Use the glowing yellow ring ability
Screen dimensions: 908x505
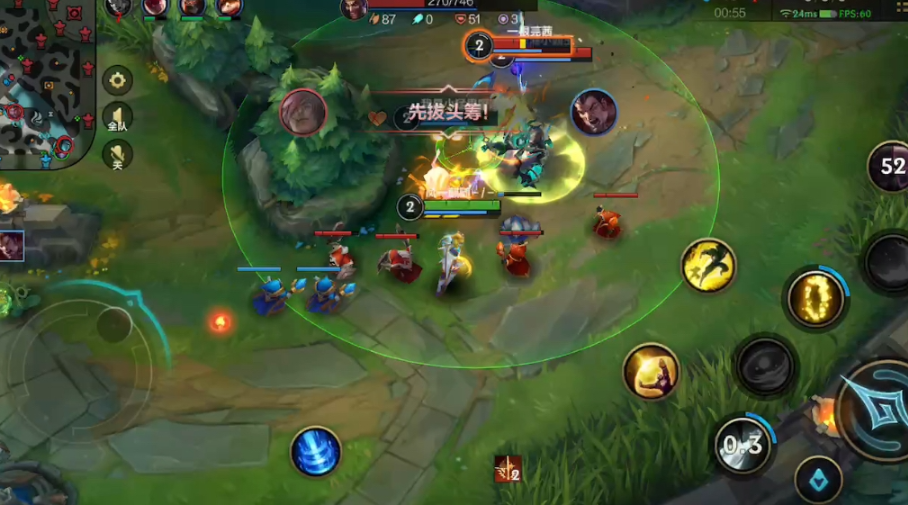[x=815, y=299]
